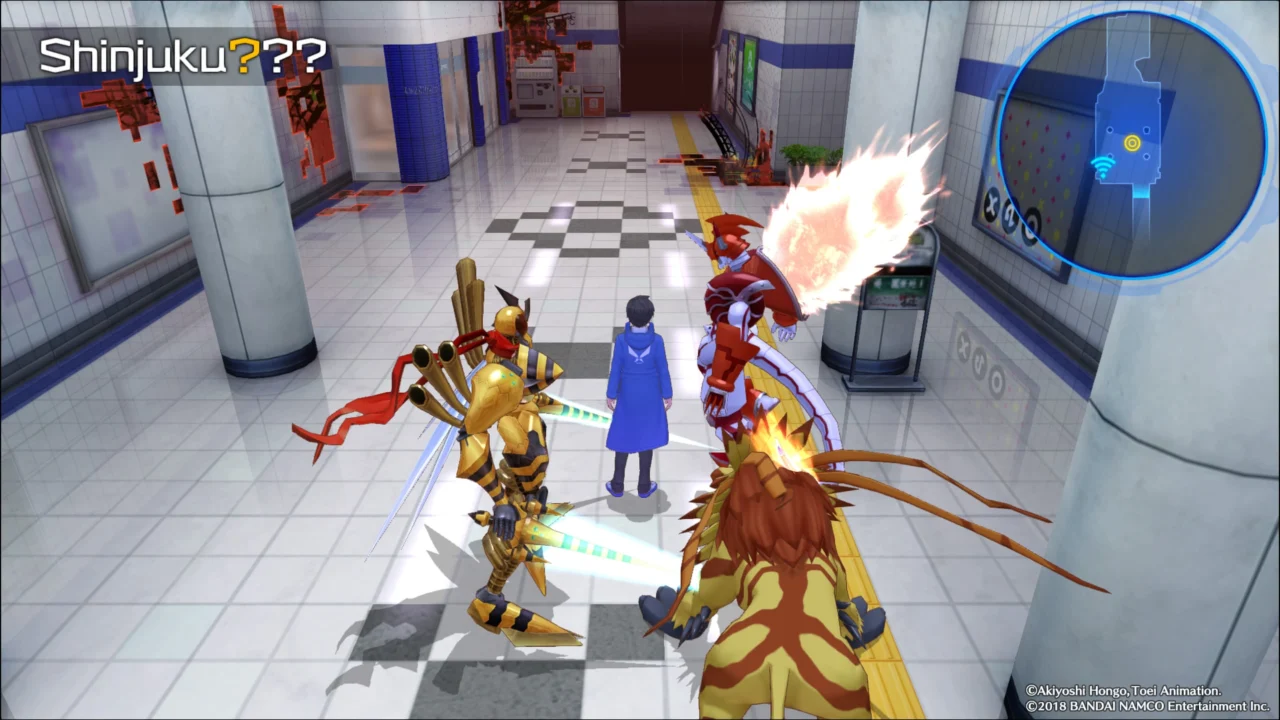Click the Wi-Fi signal icon on the minimap
The image size is (1280, 720).
click(x=1102, y=164)
